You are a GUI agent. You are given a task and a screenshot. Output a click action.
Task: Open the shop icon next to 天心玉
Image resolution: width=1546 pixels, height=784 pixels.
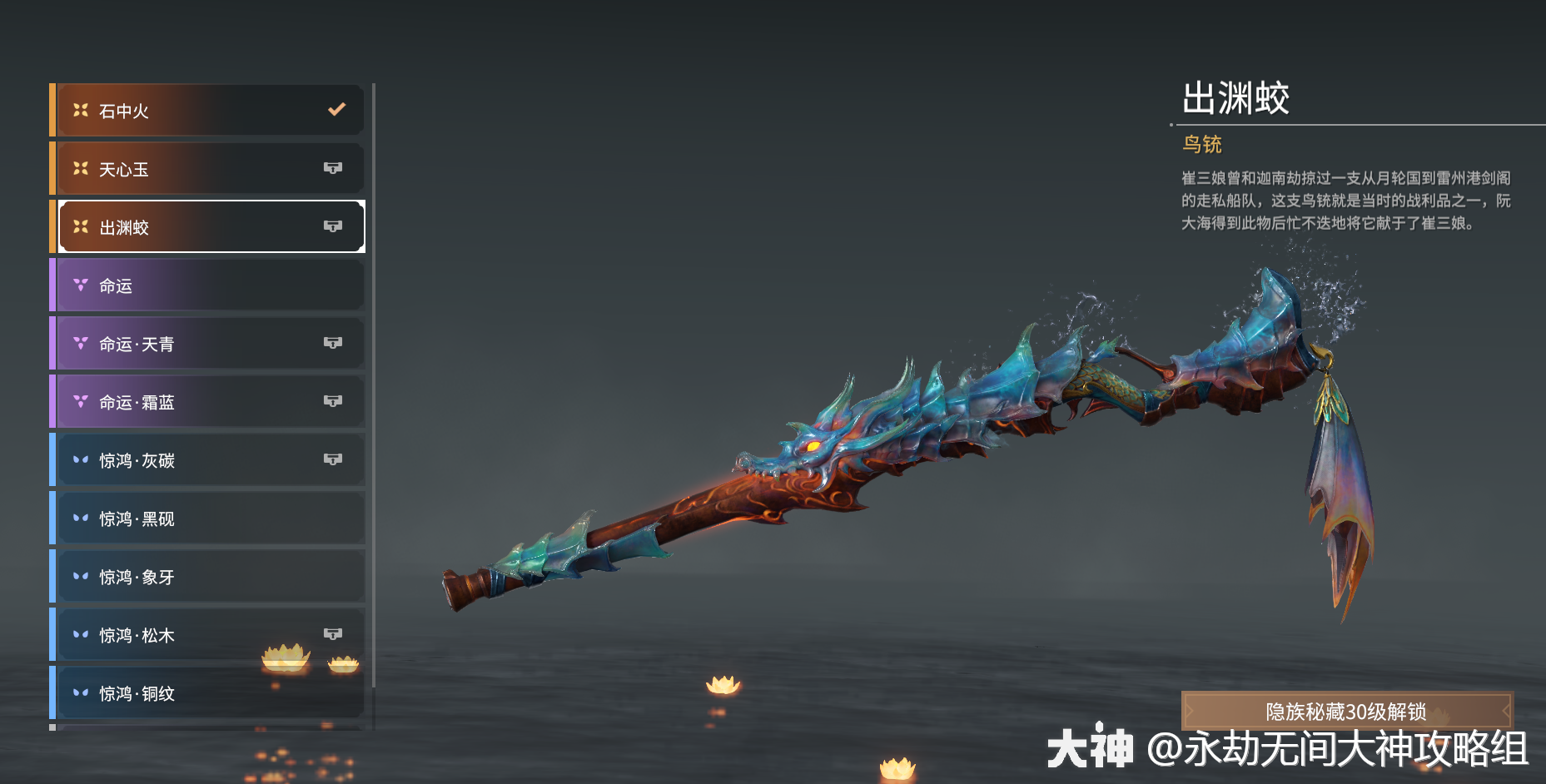[334, 168]
